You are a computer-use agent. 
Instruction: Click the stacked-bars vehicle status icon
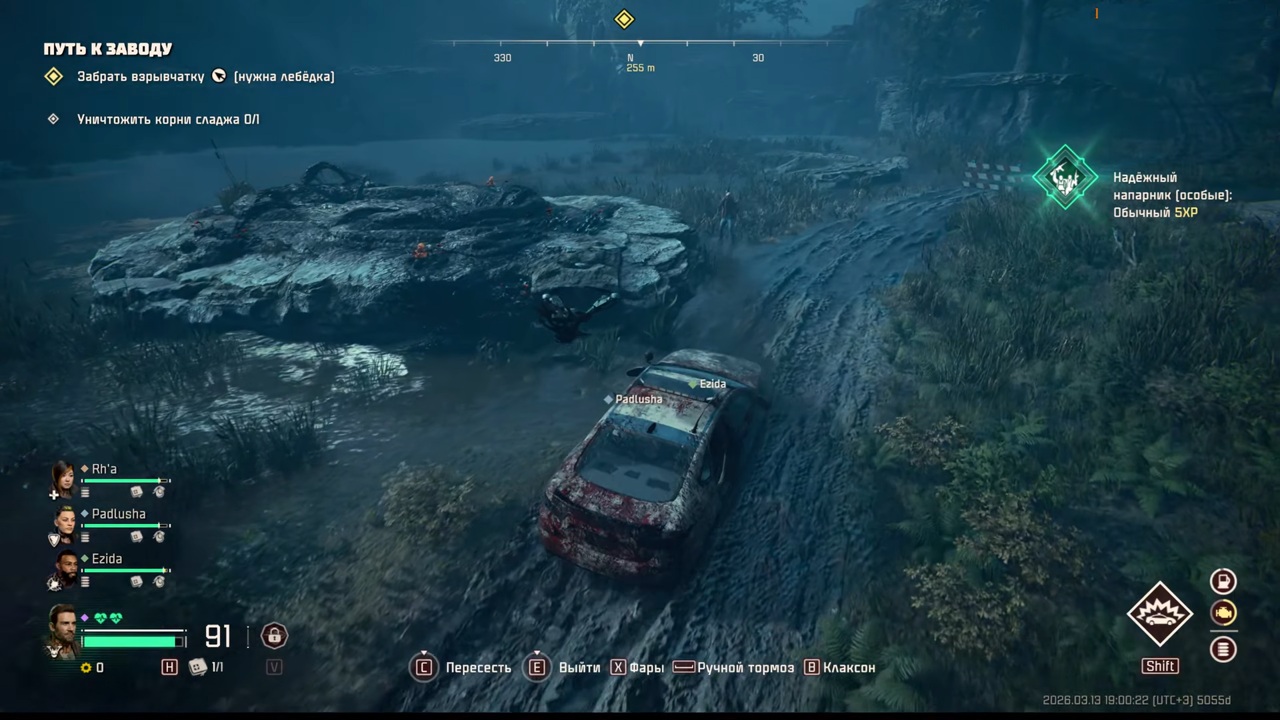click(x=1223, y=649)
